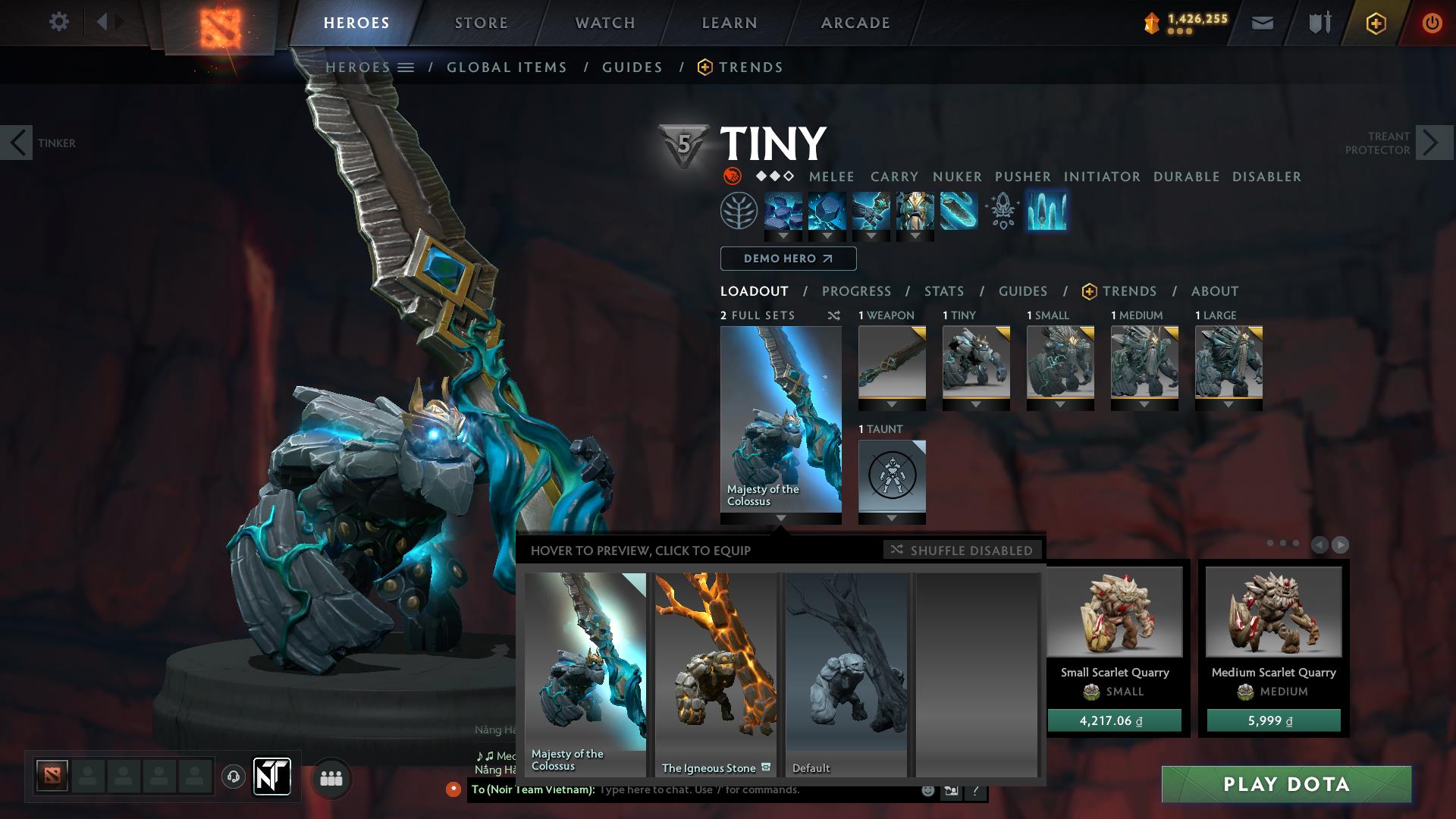Click the Demo Hero button
Viewport: 1456px width, 819px height.
787,259
